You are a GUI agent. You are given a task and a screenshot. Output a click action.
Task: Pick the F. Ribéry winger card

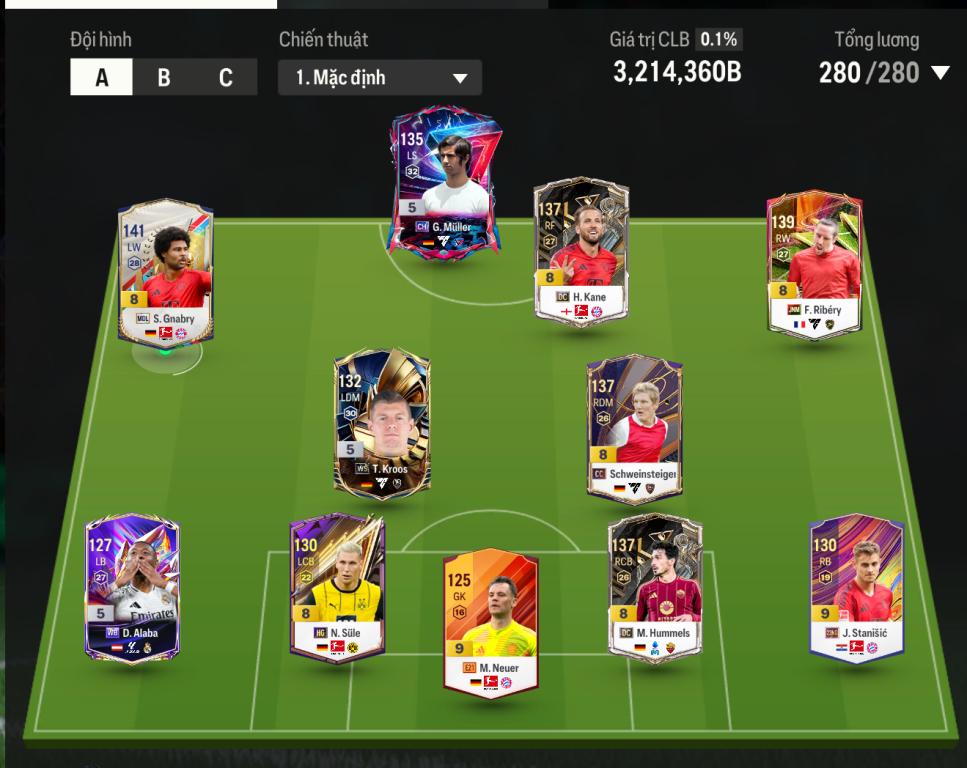(x=814, y=264)
